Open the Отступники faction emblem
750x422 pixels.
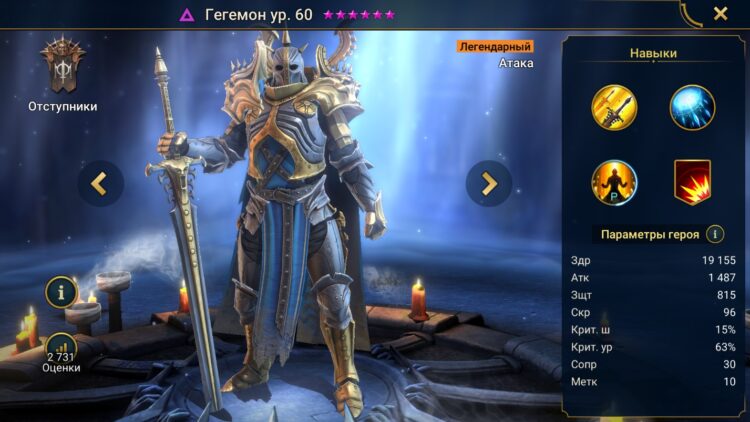[x=62, y=68]
